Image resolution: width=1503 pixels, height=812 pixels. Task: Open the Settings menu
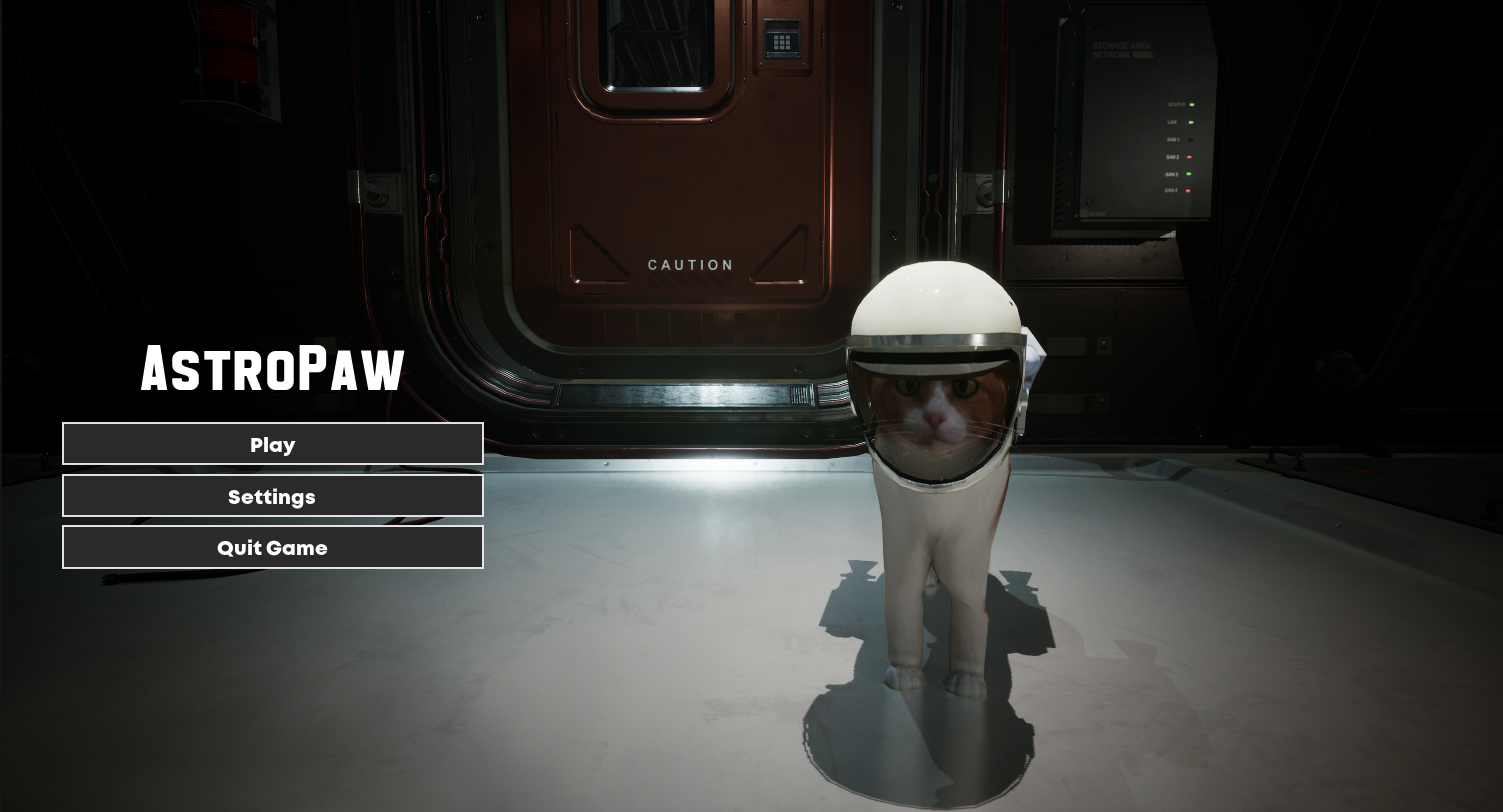click(x=272, y=496)
